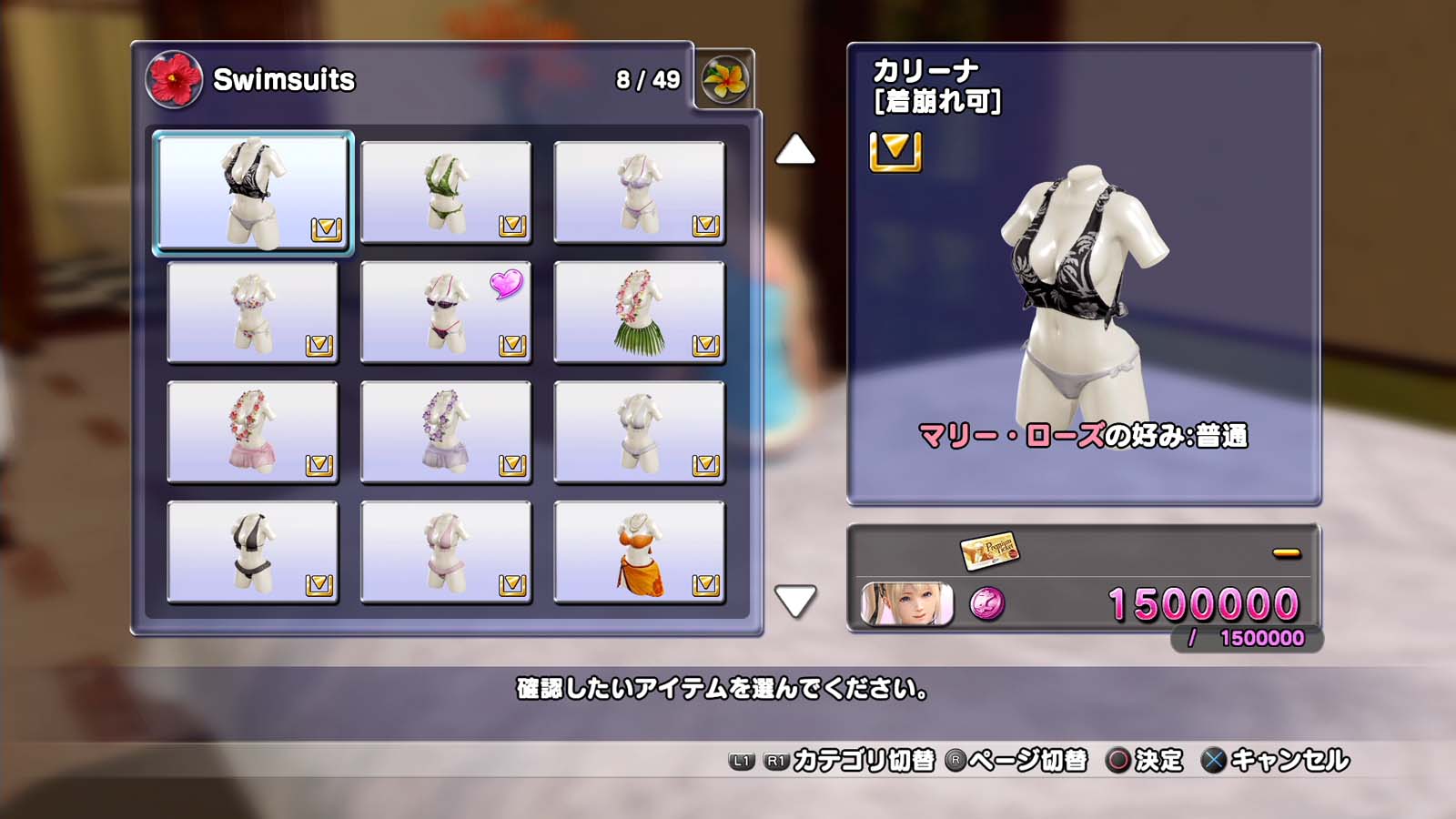Click the large swimsuit preview image
This screenshot has height=819, width=1456.
click(x=1083, y=291)
